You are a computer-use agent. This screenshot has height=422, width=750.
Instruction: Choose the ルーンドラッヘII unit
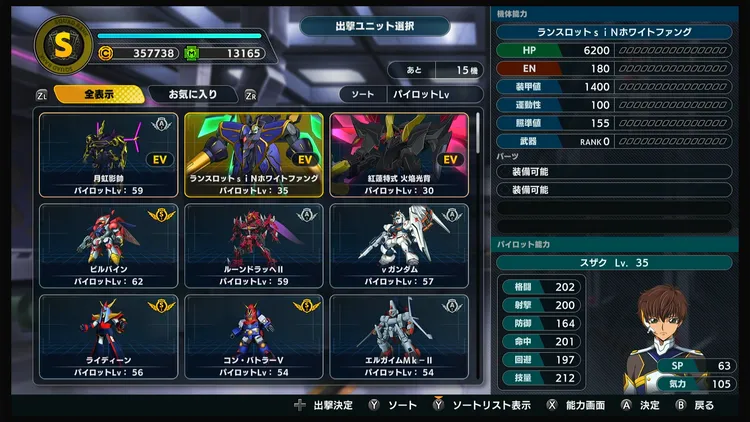coord(254,246)
